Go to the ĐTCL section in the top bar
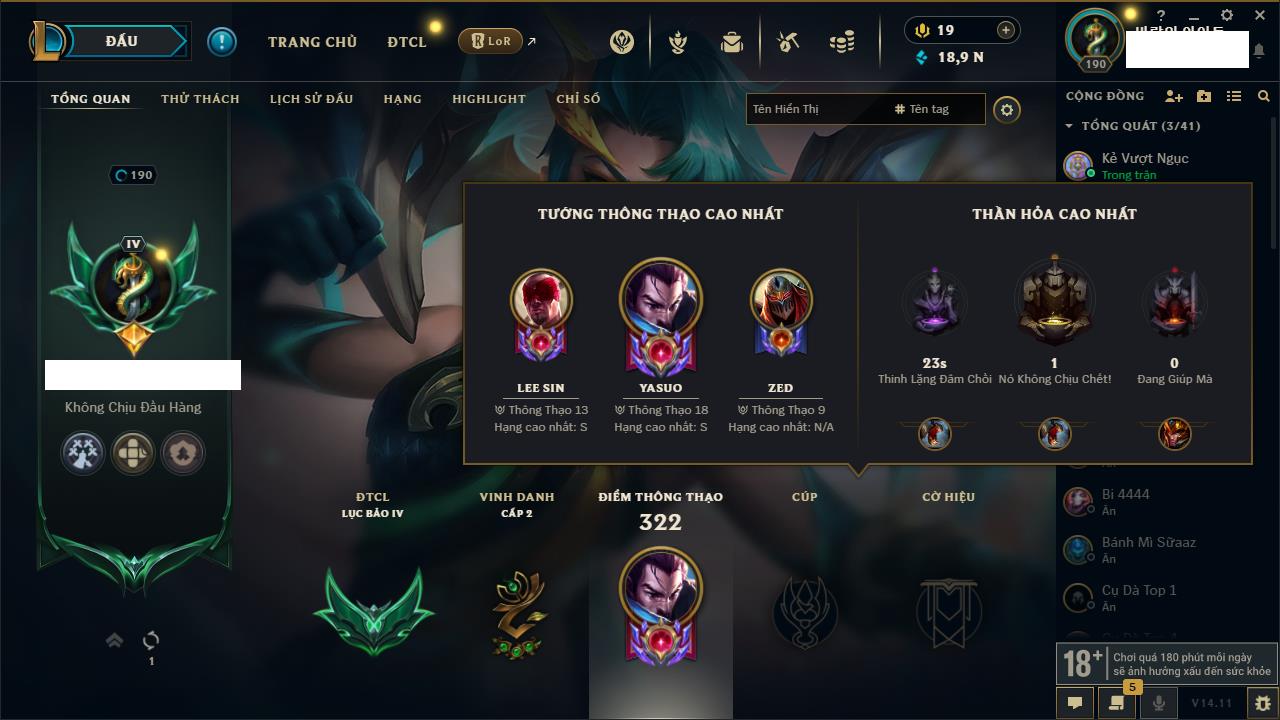Image resolution: width=1280 pixels, height=720 pixels. click(407, 42)
